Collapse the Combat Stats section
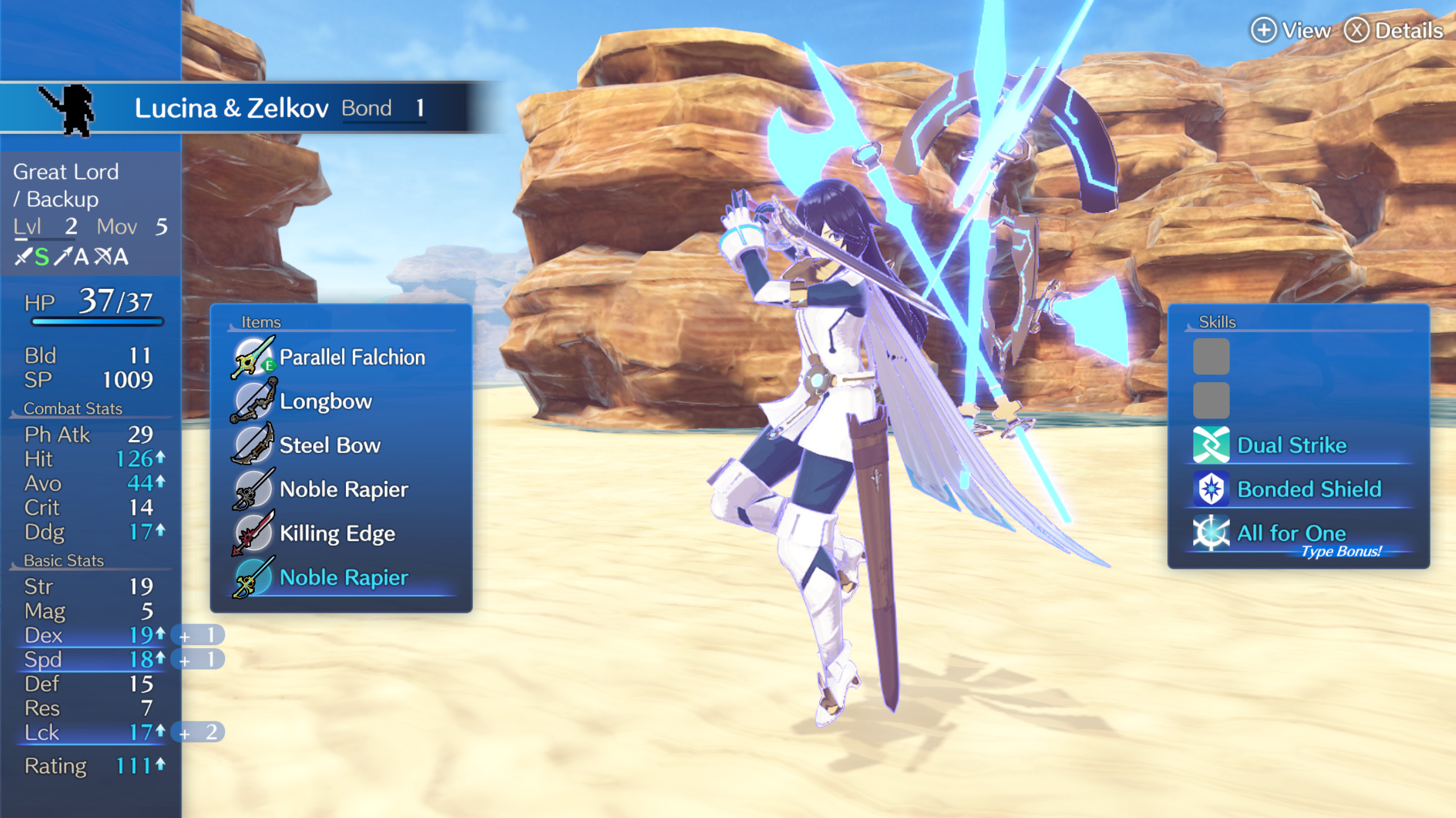The height and width of the screenshot is (818, 1456). [73, 408]
